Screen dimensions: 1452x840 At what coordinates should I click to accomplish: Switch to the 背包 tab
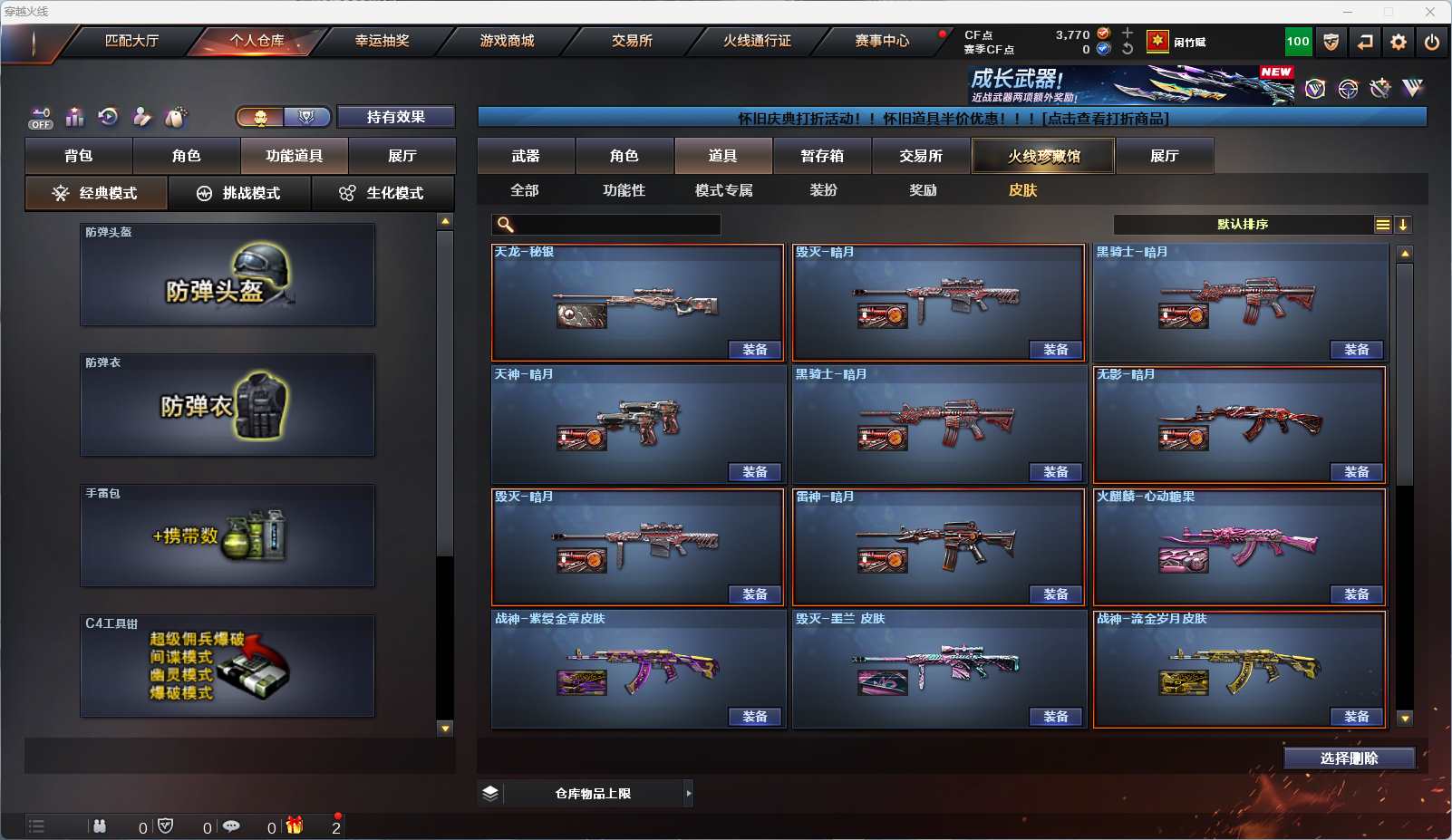[x=79, y=156]
